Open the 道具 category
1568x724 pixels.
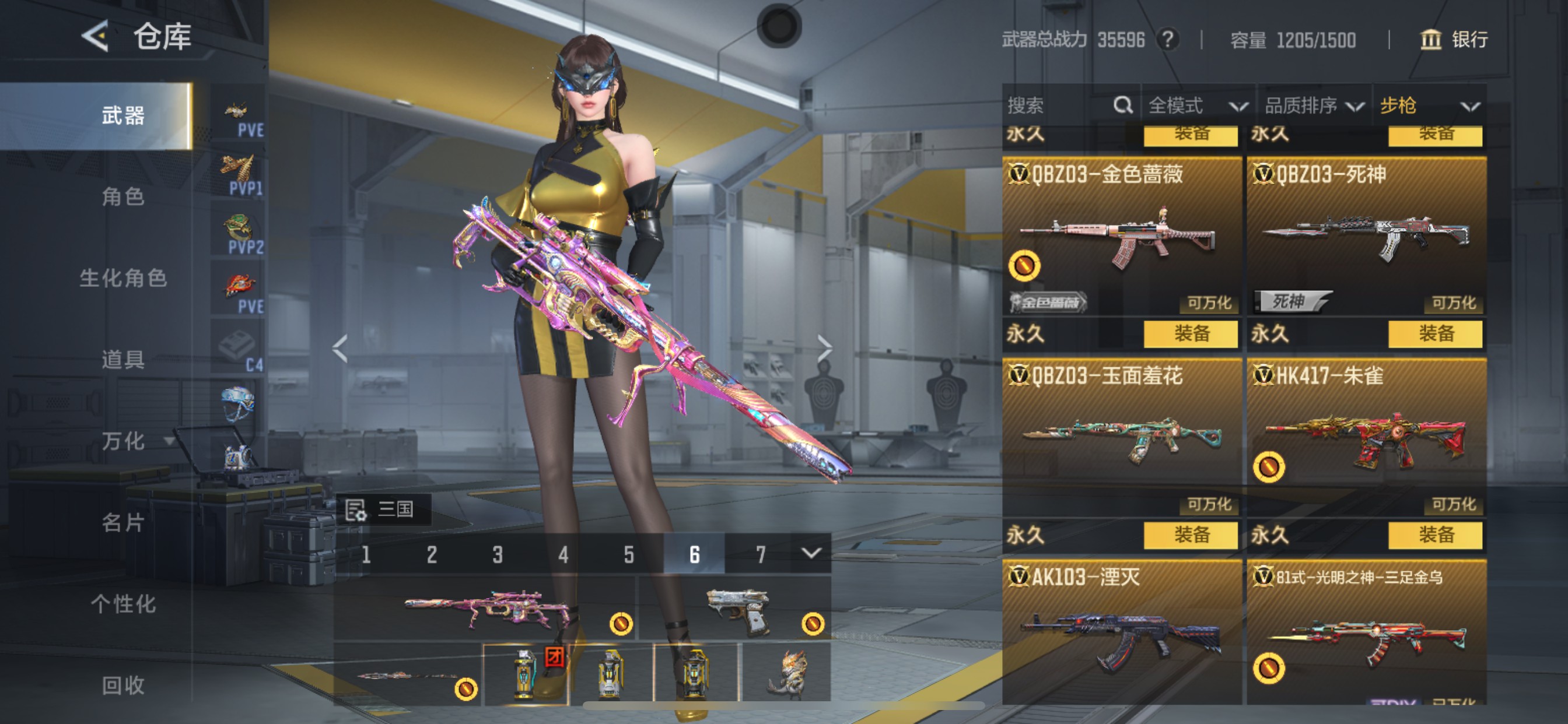(123, 360)
